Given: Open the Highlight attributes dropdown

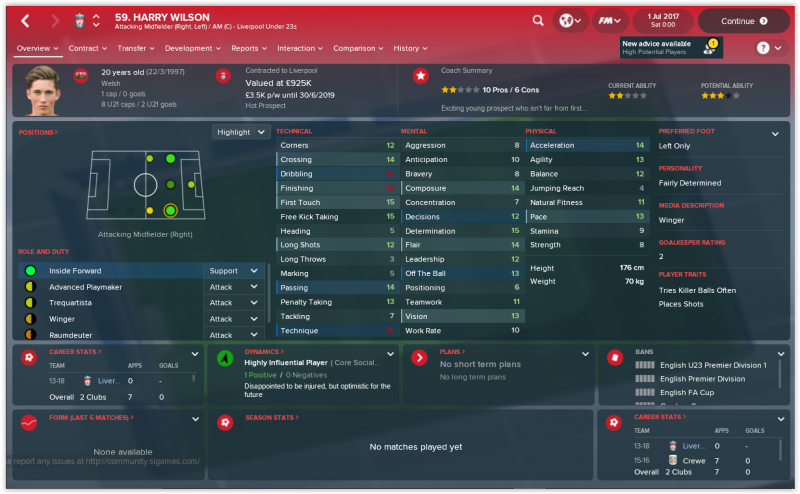Looking at the screenshot, I should 241,132.
